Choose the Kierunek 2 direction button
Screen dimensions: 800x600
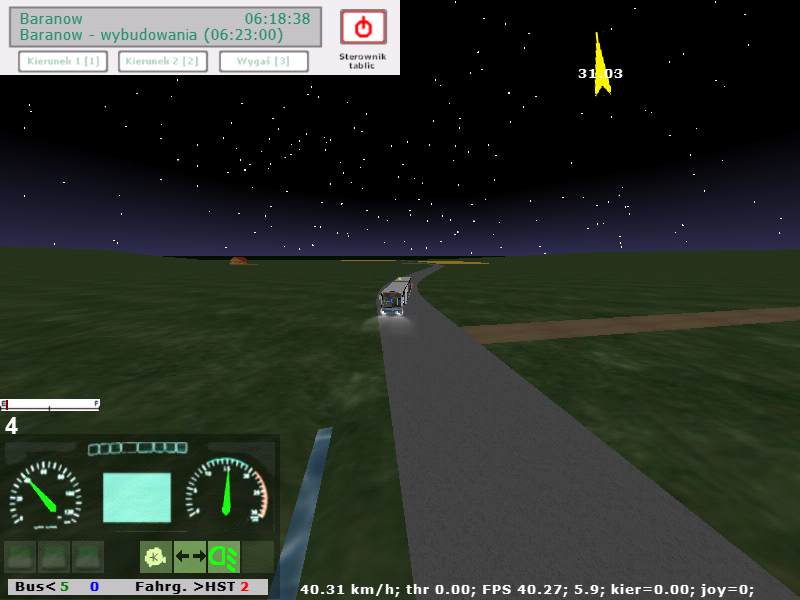163,61
